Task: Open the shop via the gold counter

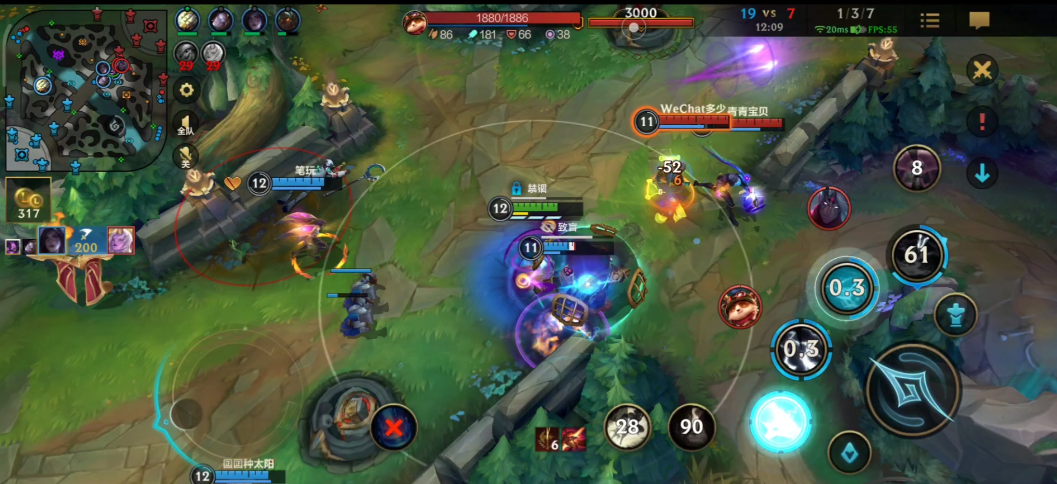Action: click(x=28, y=202)
